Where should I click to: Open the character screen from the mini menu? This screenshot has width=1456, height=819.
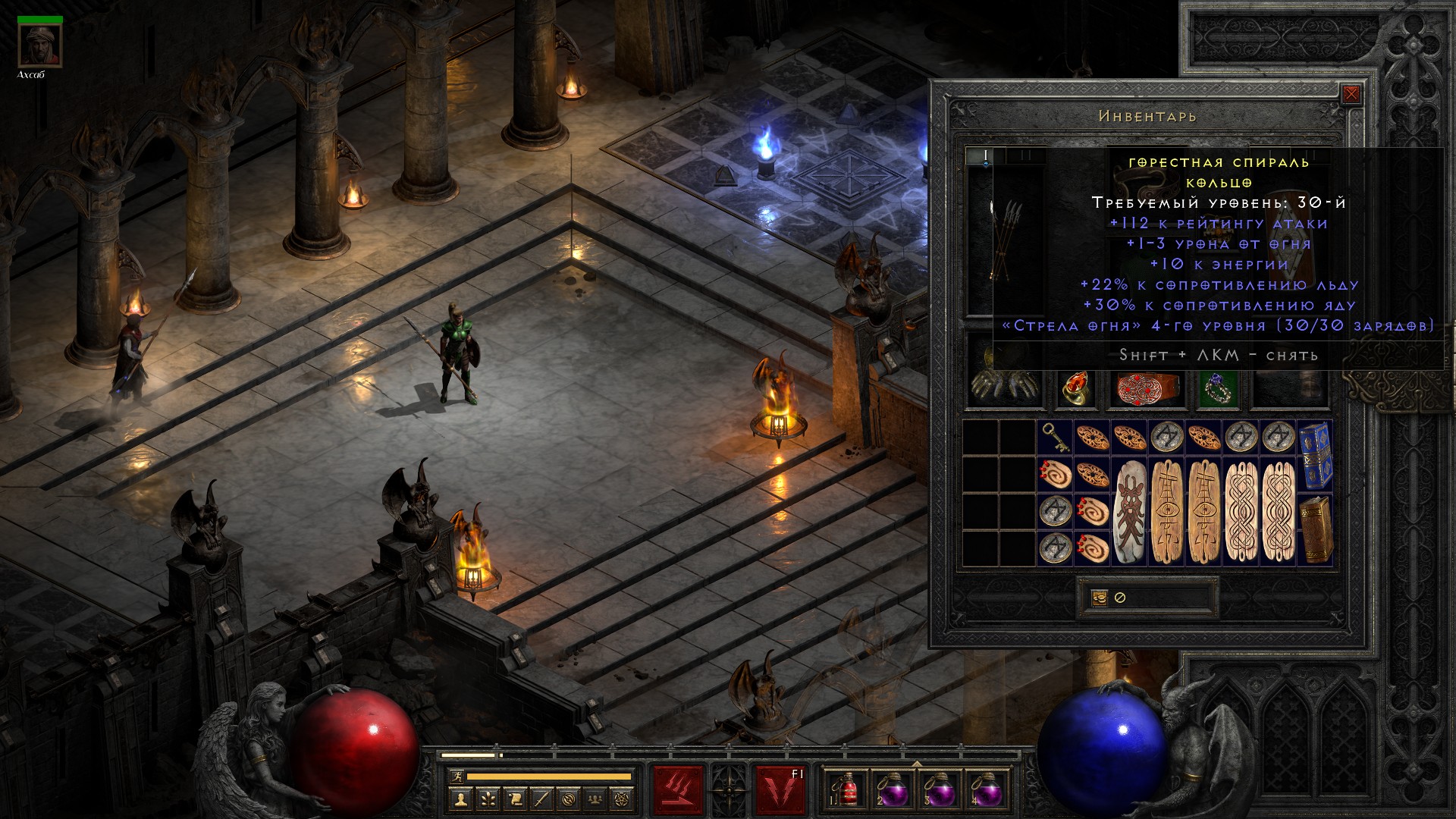[x=460, y=799]
